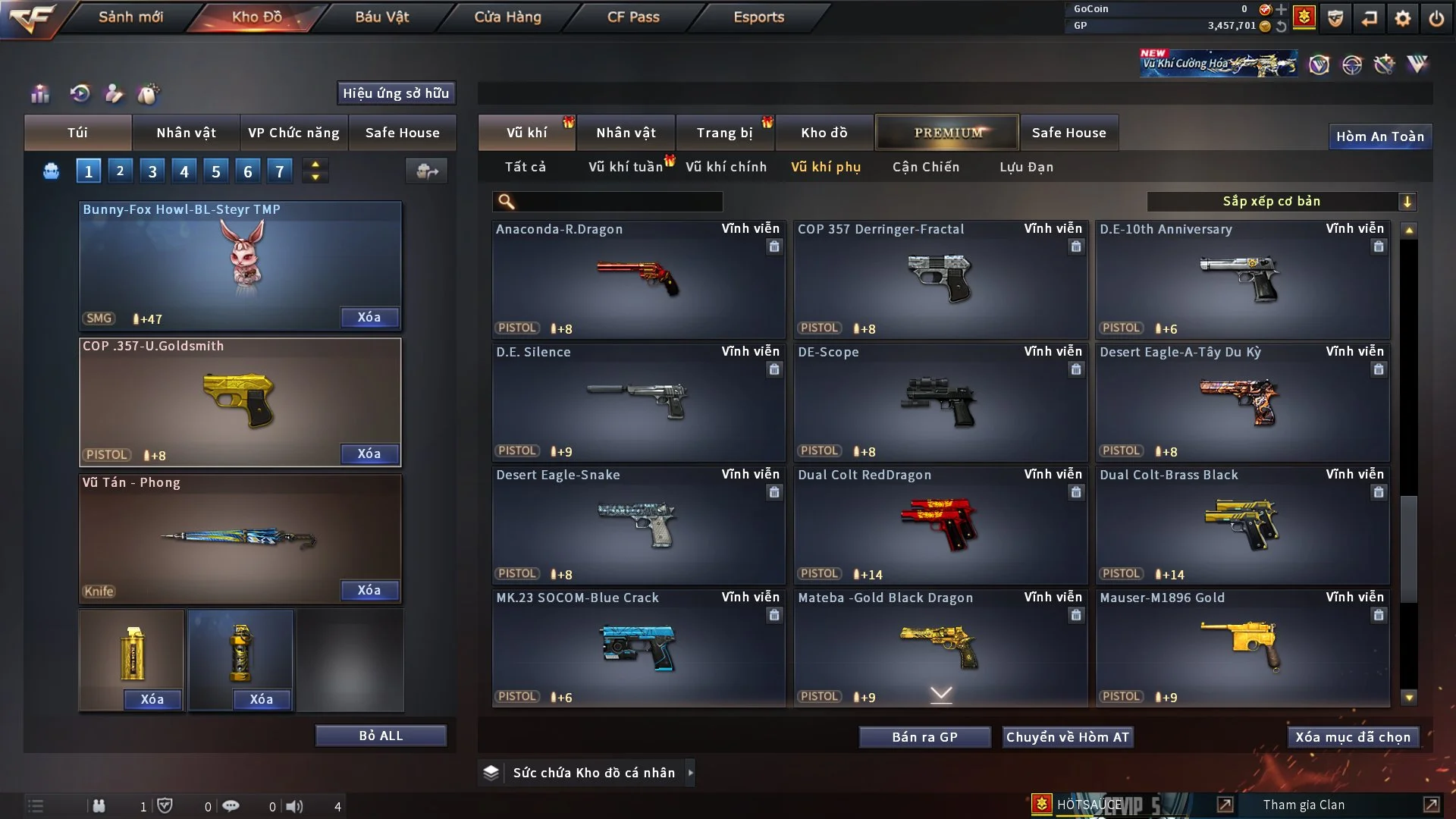Choose the Mauser-M1896 Gold pistol
The image size is (1456, 819).
point(1242,648)
